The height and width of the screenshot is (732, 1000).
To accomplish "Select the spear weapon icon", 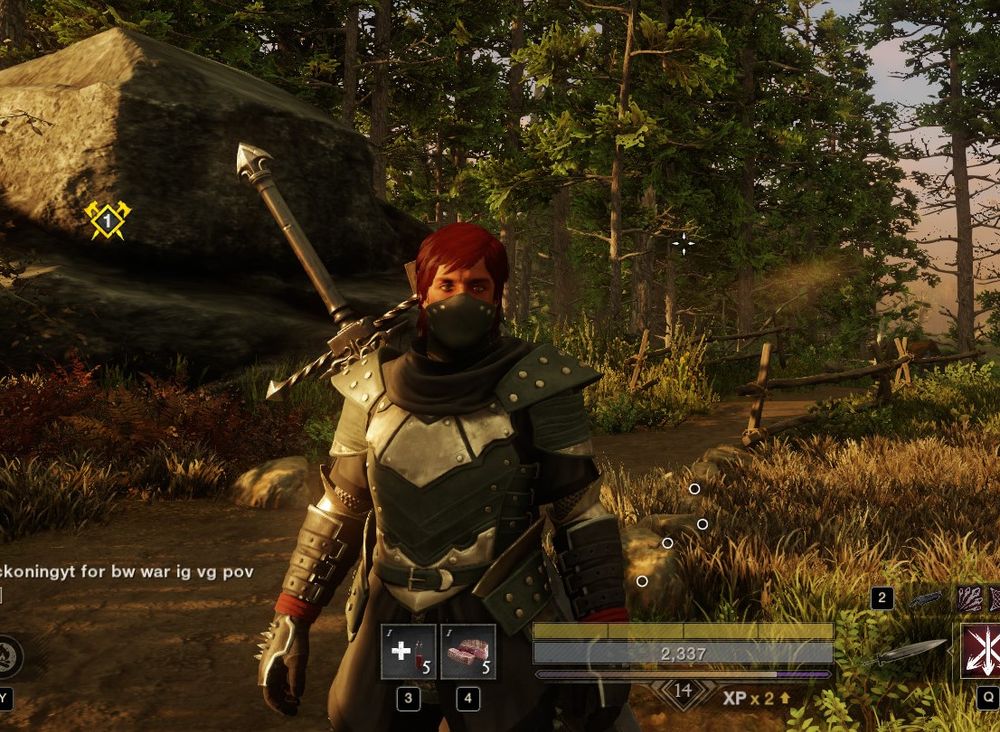I will click(905, 652).
